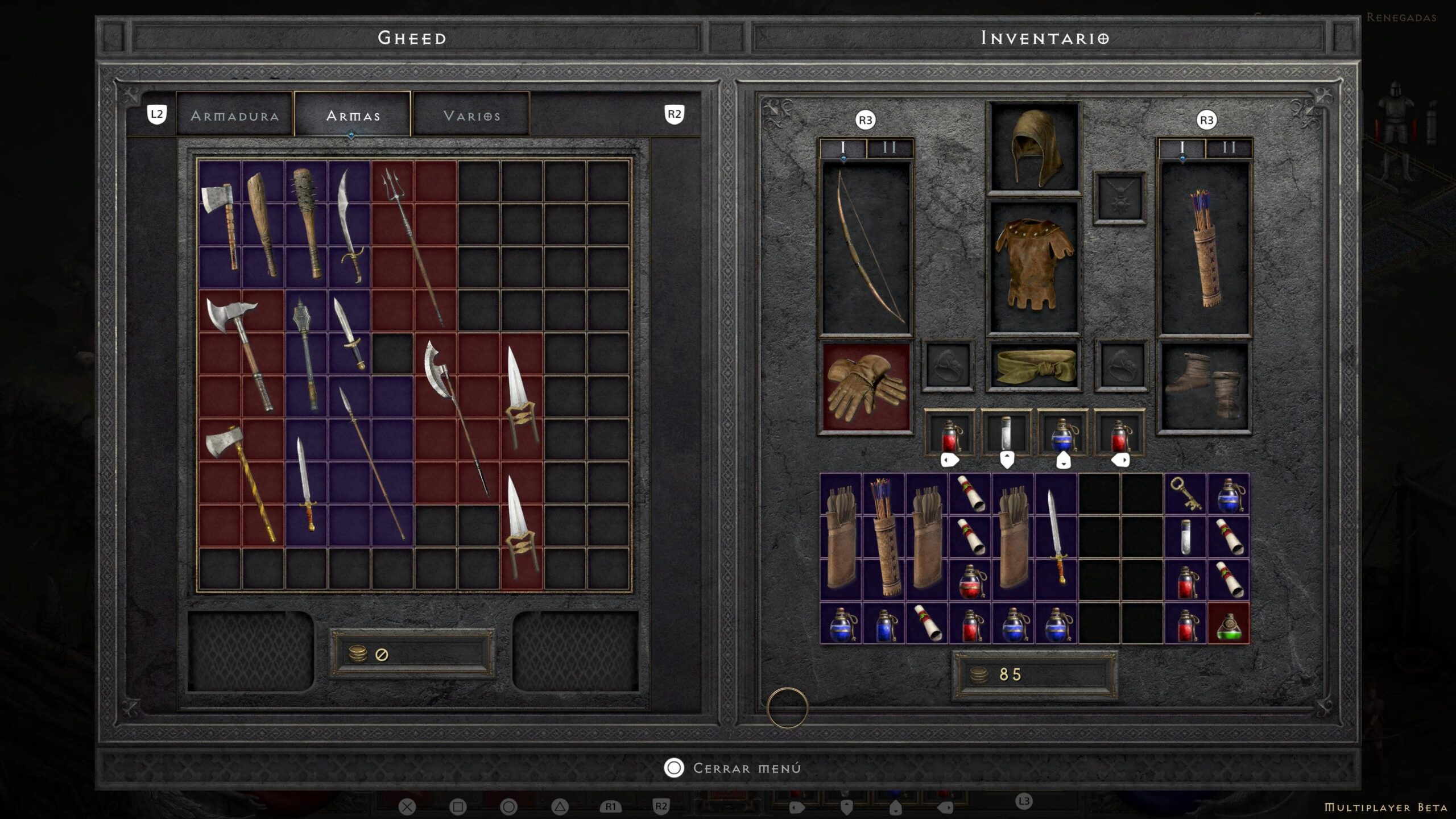The height and width of the screenshot is (819, 1456).
Task: Click the empty amulet slot
Action: (x=1119, y=197)
